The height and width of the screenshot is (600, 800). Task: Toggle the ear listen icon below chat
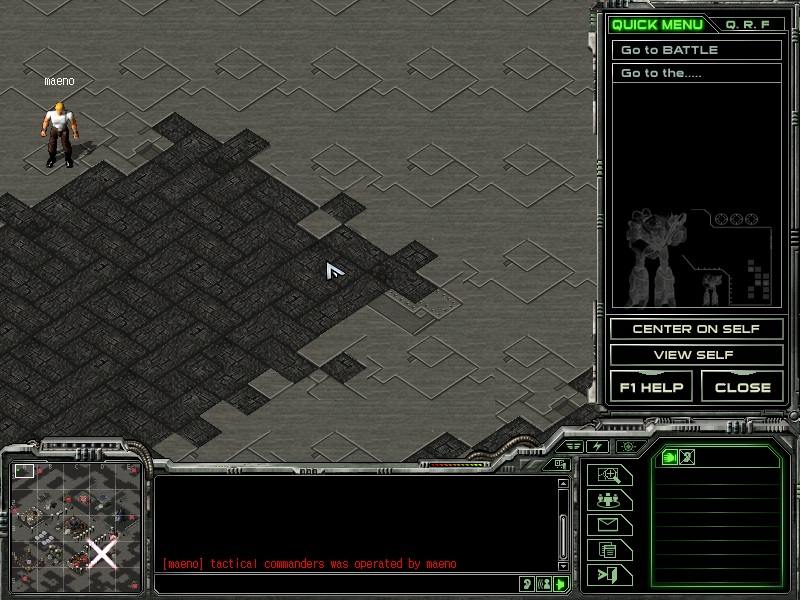[x=527, y=584]
